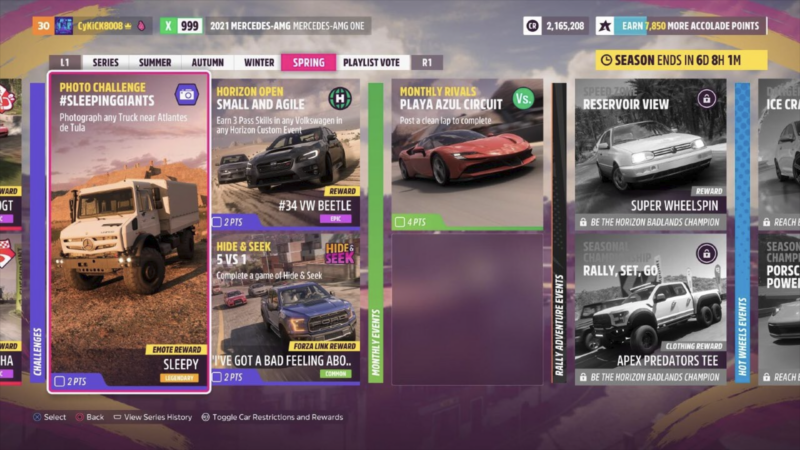Screen dimensions: 800x450
Task: Open the Autumn season tab
Action: [207, 62]
